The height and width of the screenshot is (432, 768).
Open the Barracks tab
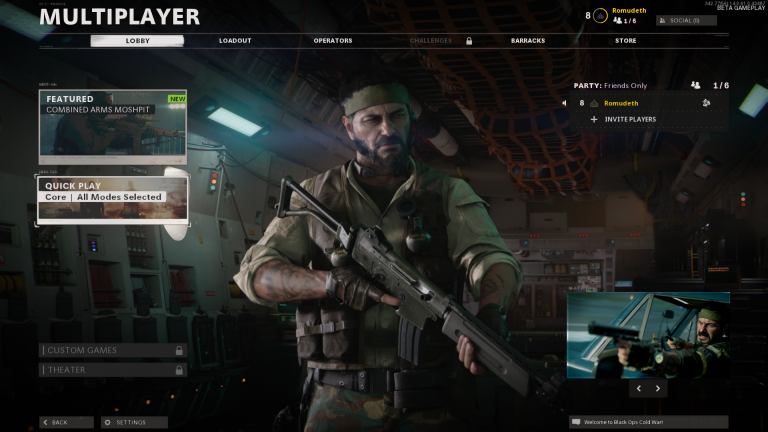528,41
